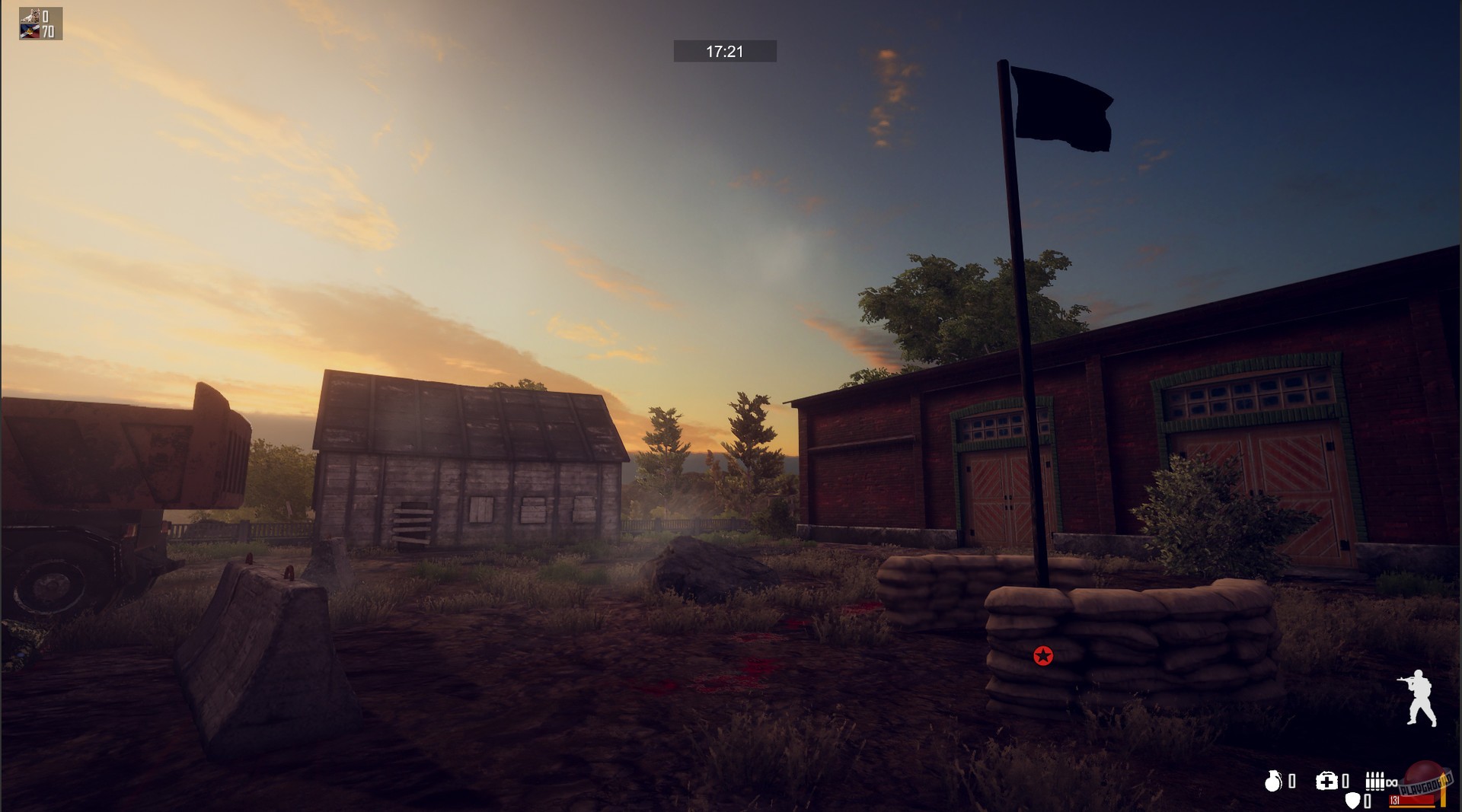This screenshot has height=812, width=1462.
Task: Click the medkit icon in the HUD
Action: (x=1326, y=781)
